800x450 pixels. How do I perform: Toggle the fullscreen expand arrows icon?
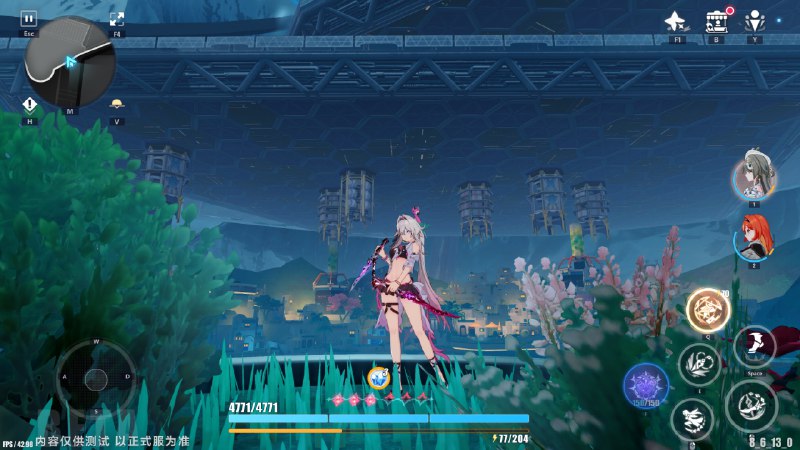pyautogui.click(x=117, y=18)
